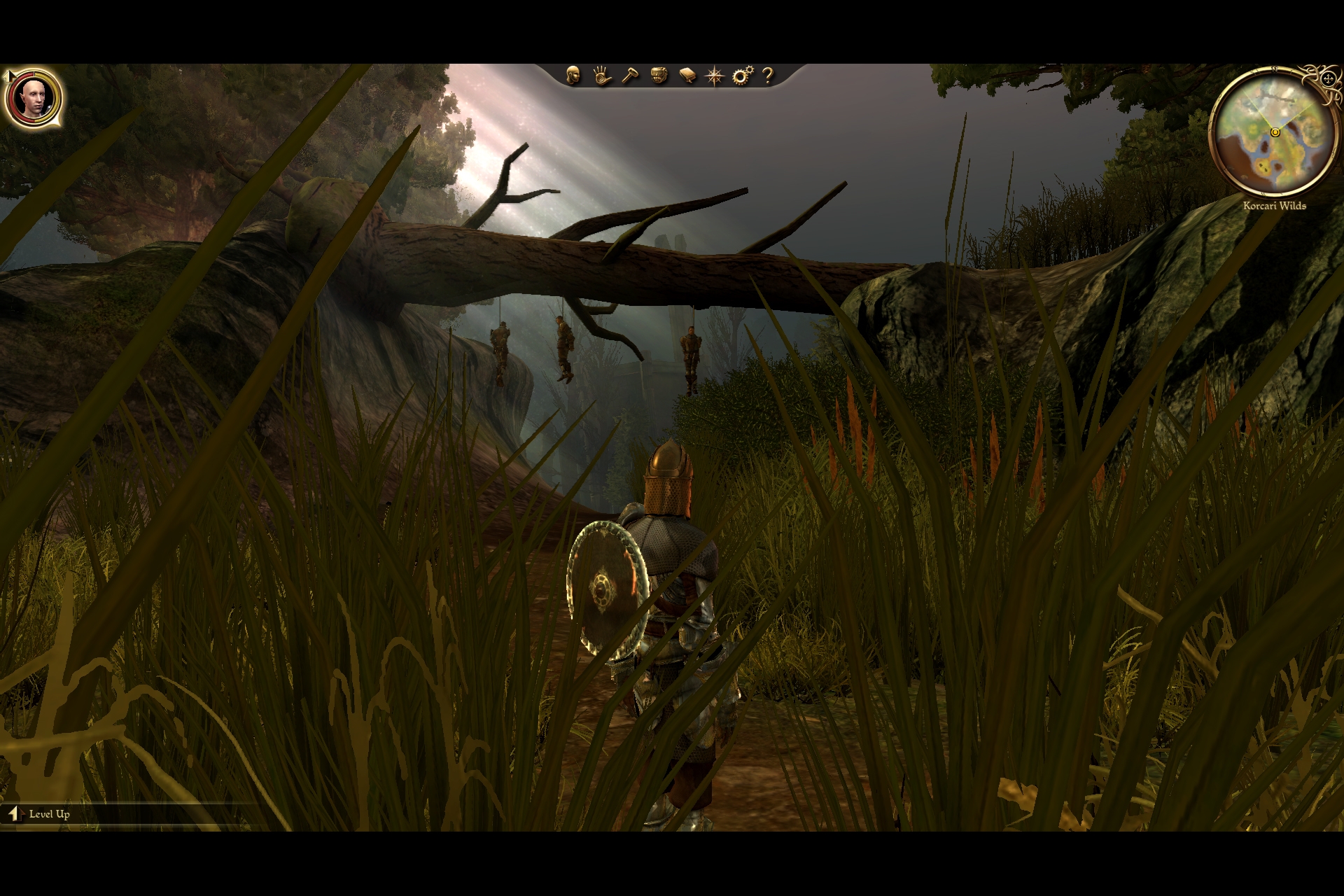Open the journal book icon
Viewport: 1344px width, 896px height.
point(687,76)
